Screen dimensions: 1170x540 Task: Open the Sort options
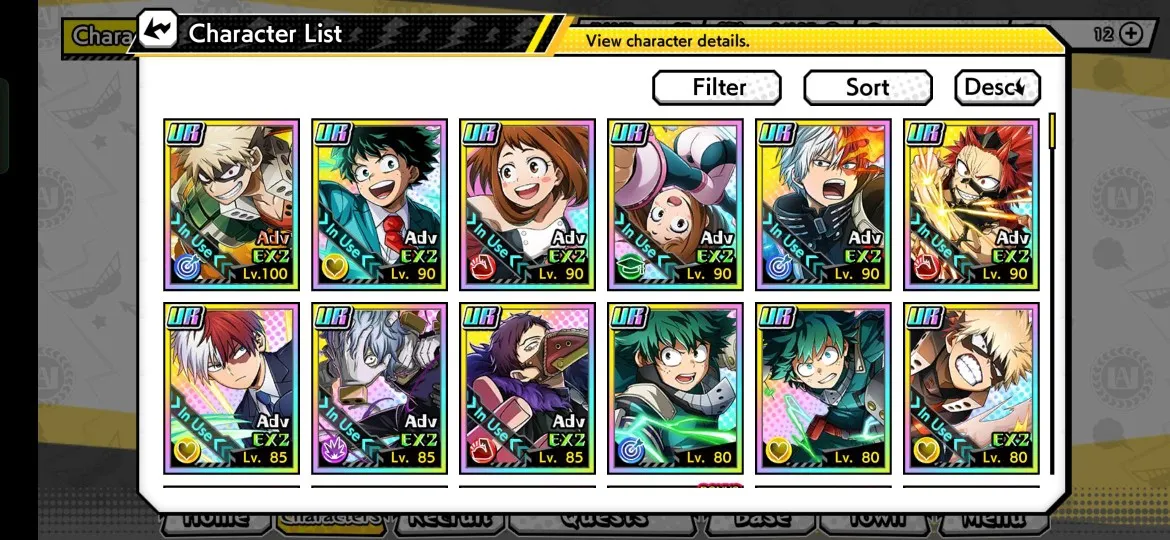(867, 88)
